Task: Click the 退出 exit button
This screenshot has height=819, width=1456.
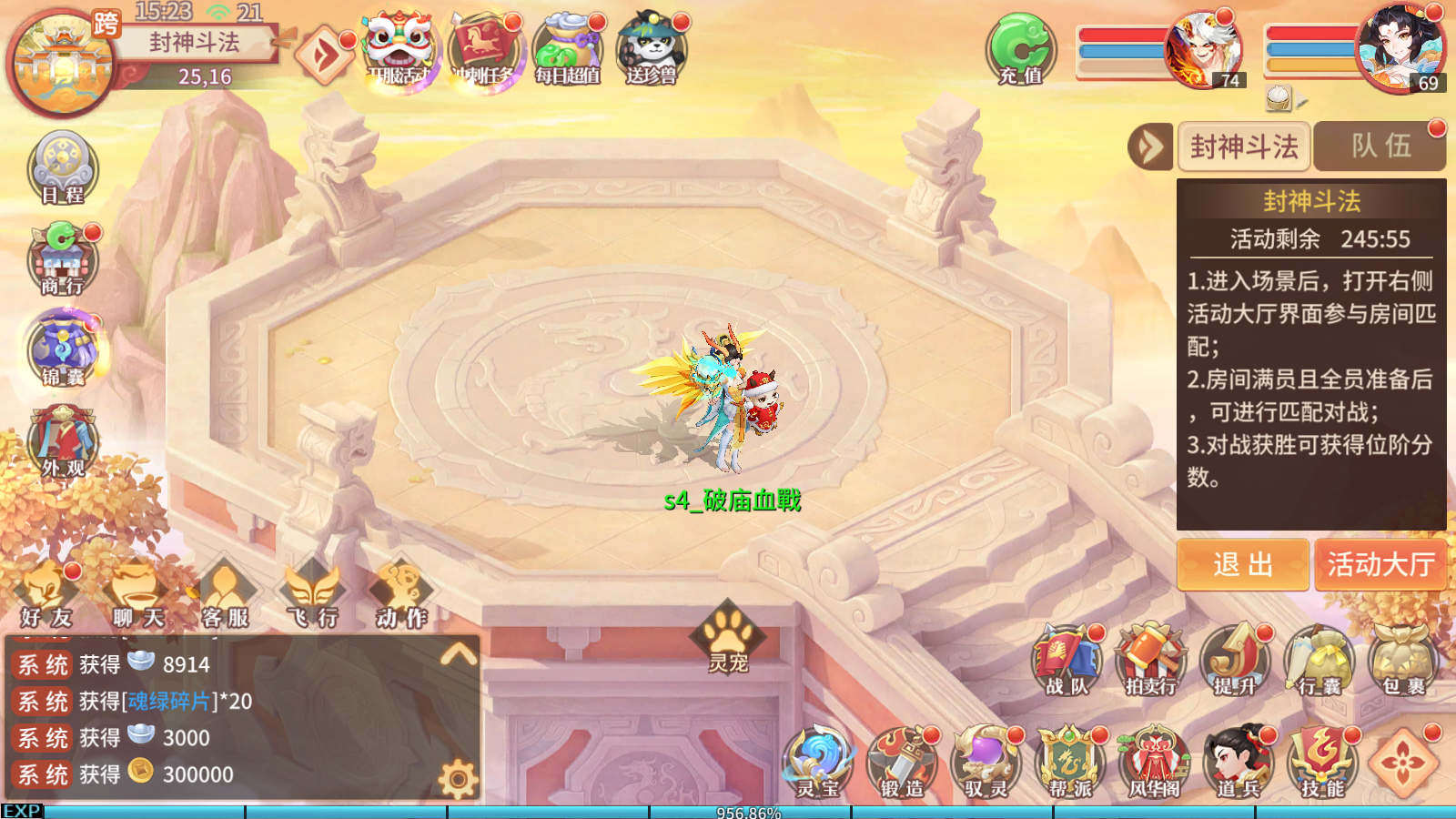Action: point(1242,566)
